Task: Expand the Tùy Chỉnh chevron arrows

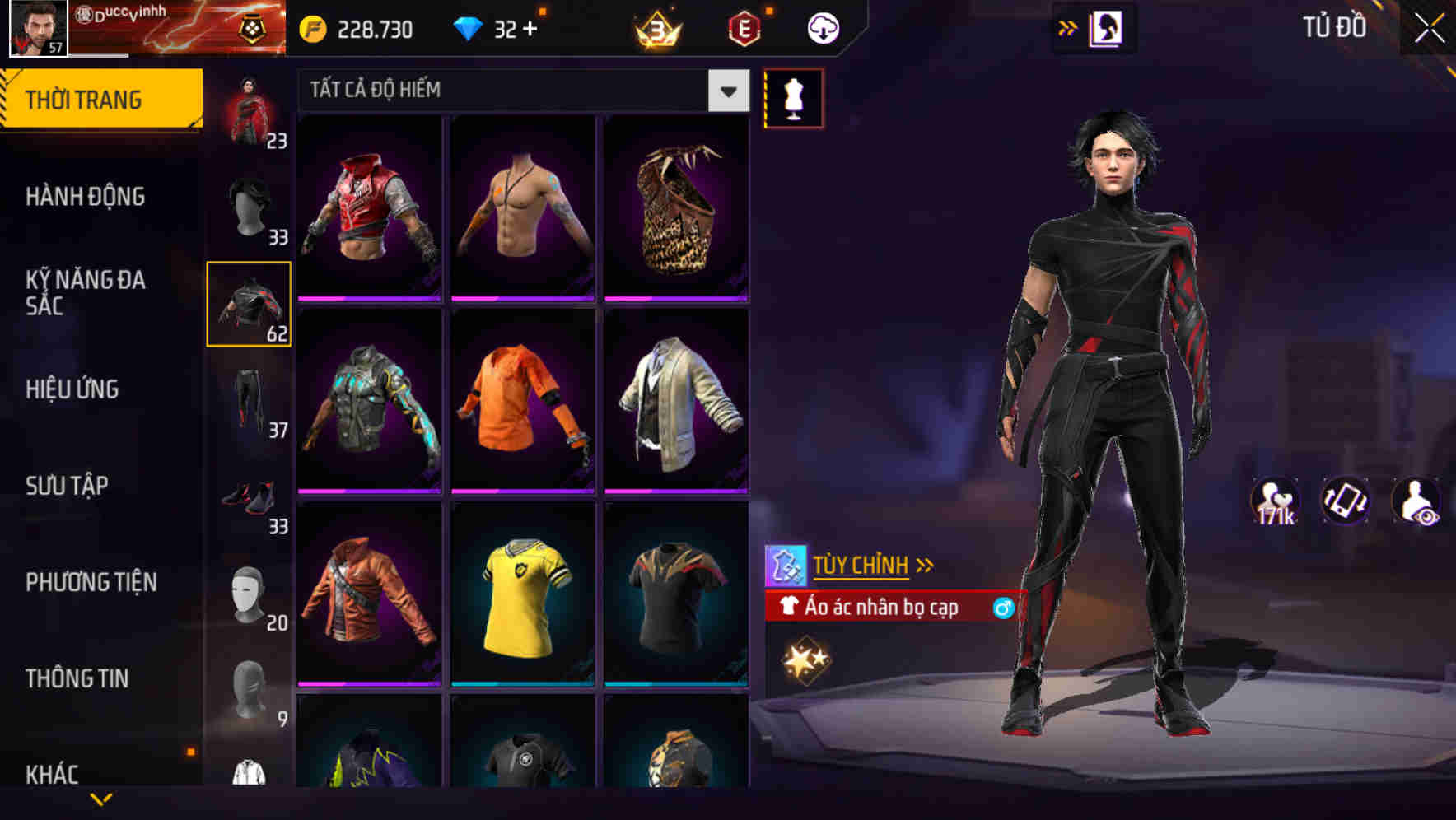Action: tap(925, 565)
